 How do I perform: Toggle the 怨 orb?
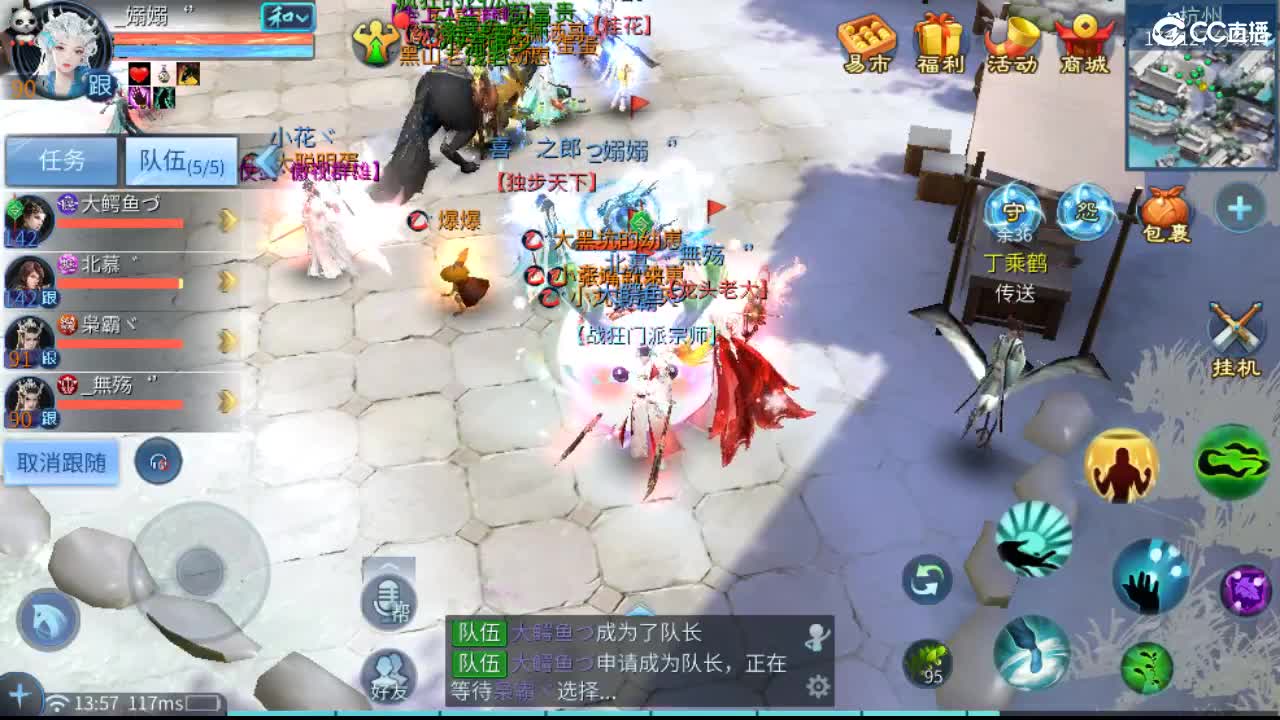tap(1090, 213)
